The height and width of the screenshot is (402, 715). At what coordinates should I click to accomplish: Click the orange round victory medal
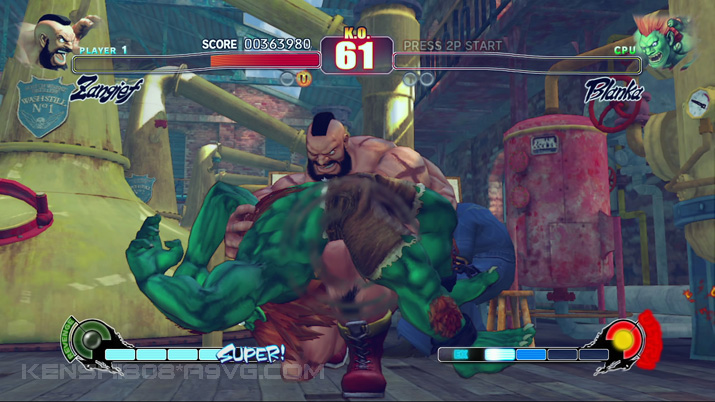click(303, 78)
